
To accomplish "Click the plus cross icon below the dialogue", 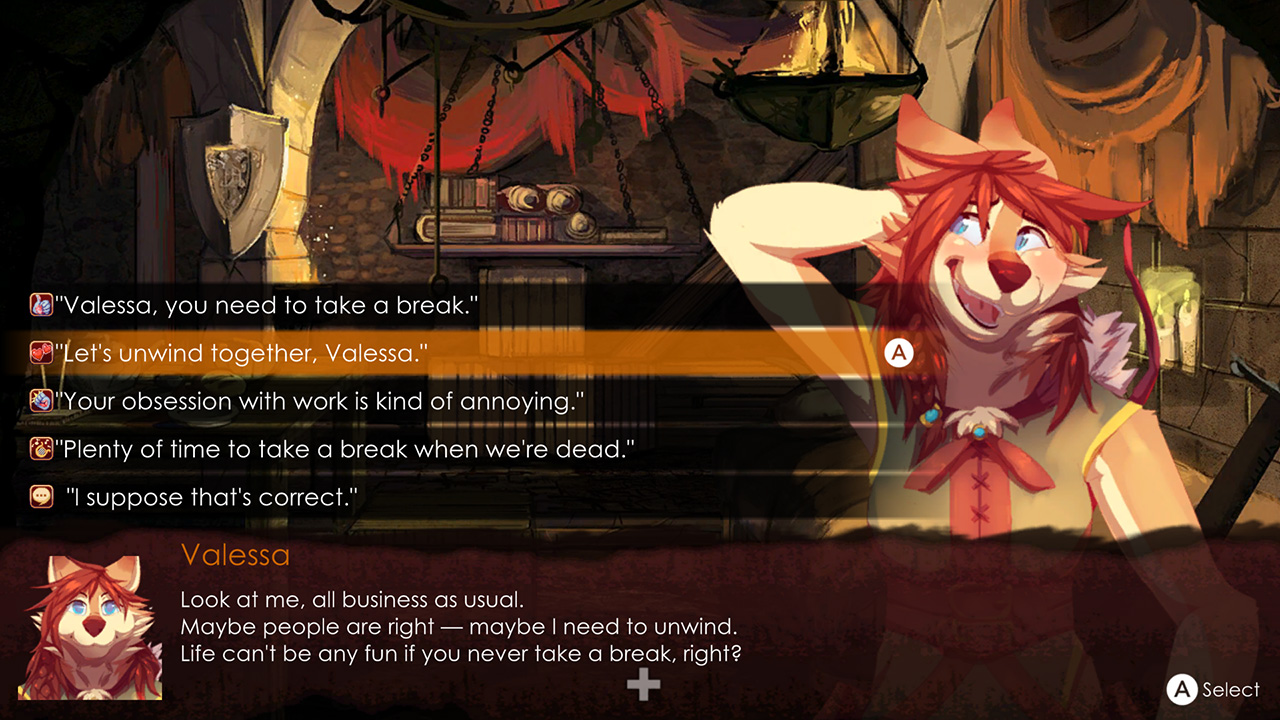I will point(641,685).
